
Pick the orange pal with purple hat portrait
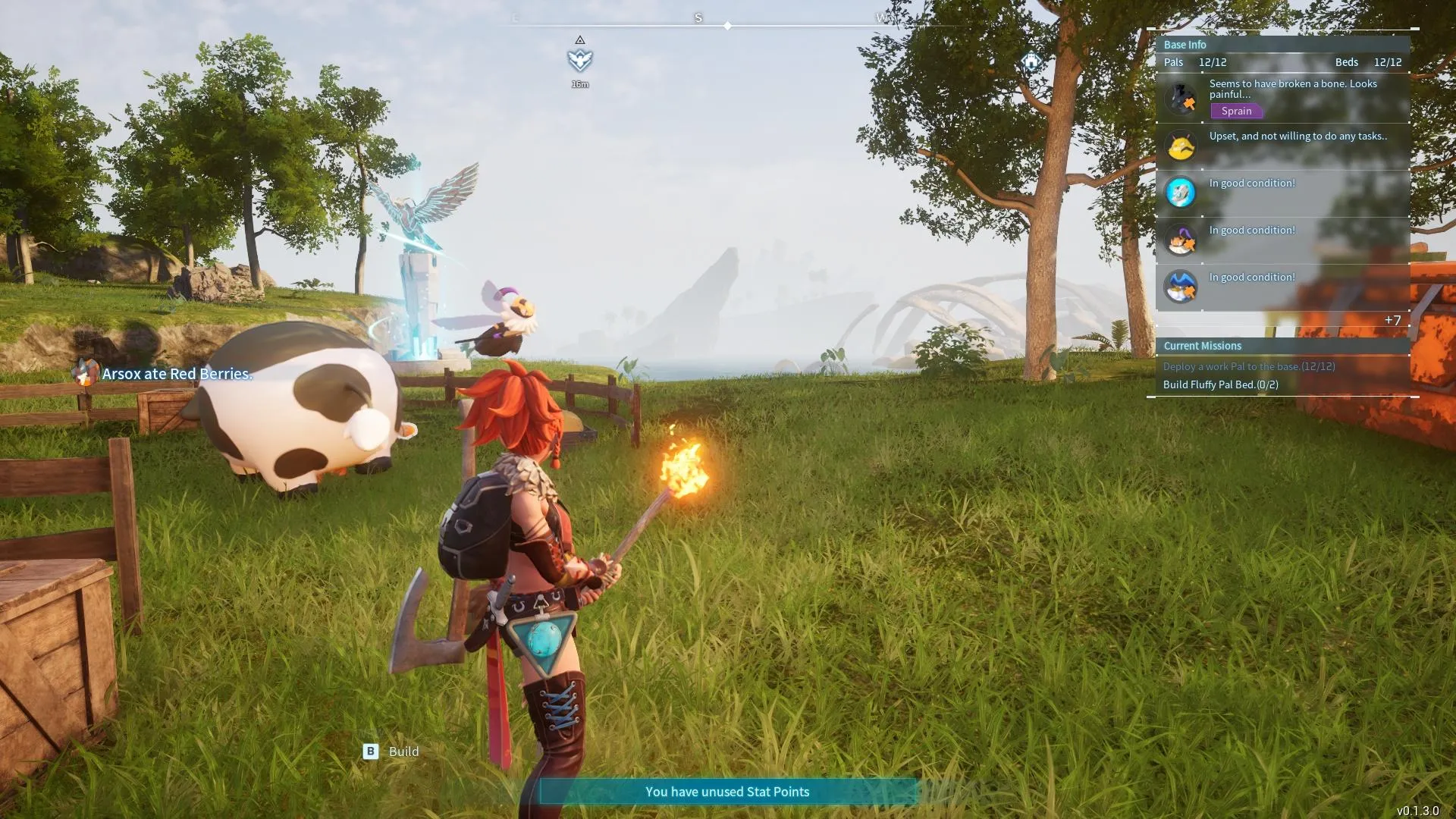tap(1181, 240)
